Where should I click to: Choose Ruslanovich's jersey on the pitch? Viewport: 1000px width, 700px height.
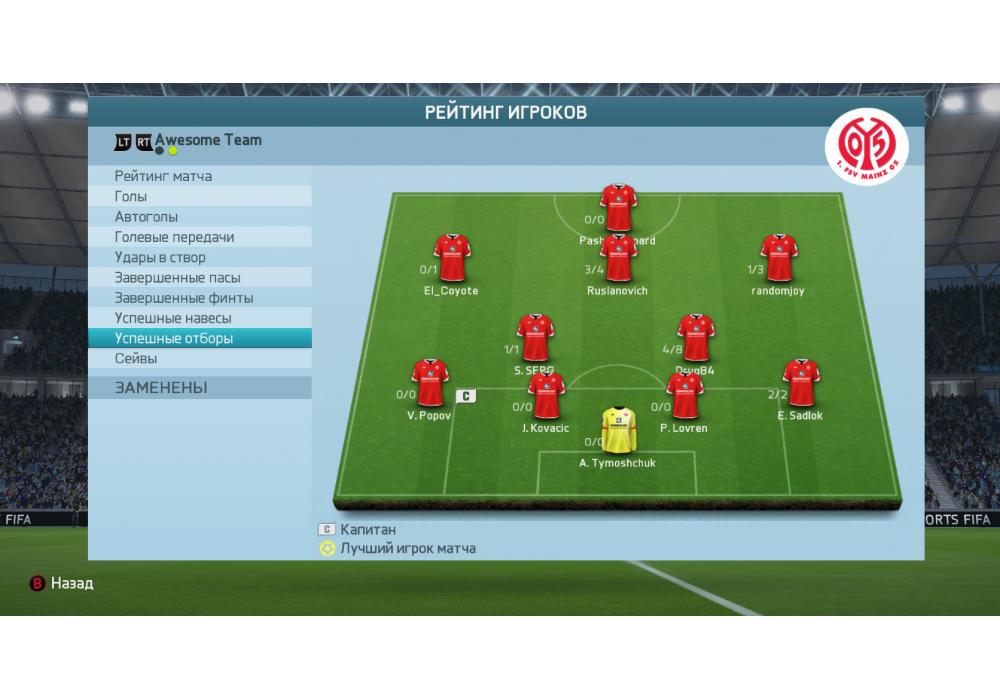[x=618, y=258]
